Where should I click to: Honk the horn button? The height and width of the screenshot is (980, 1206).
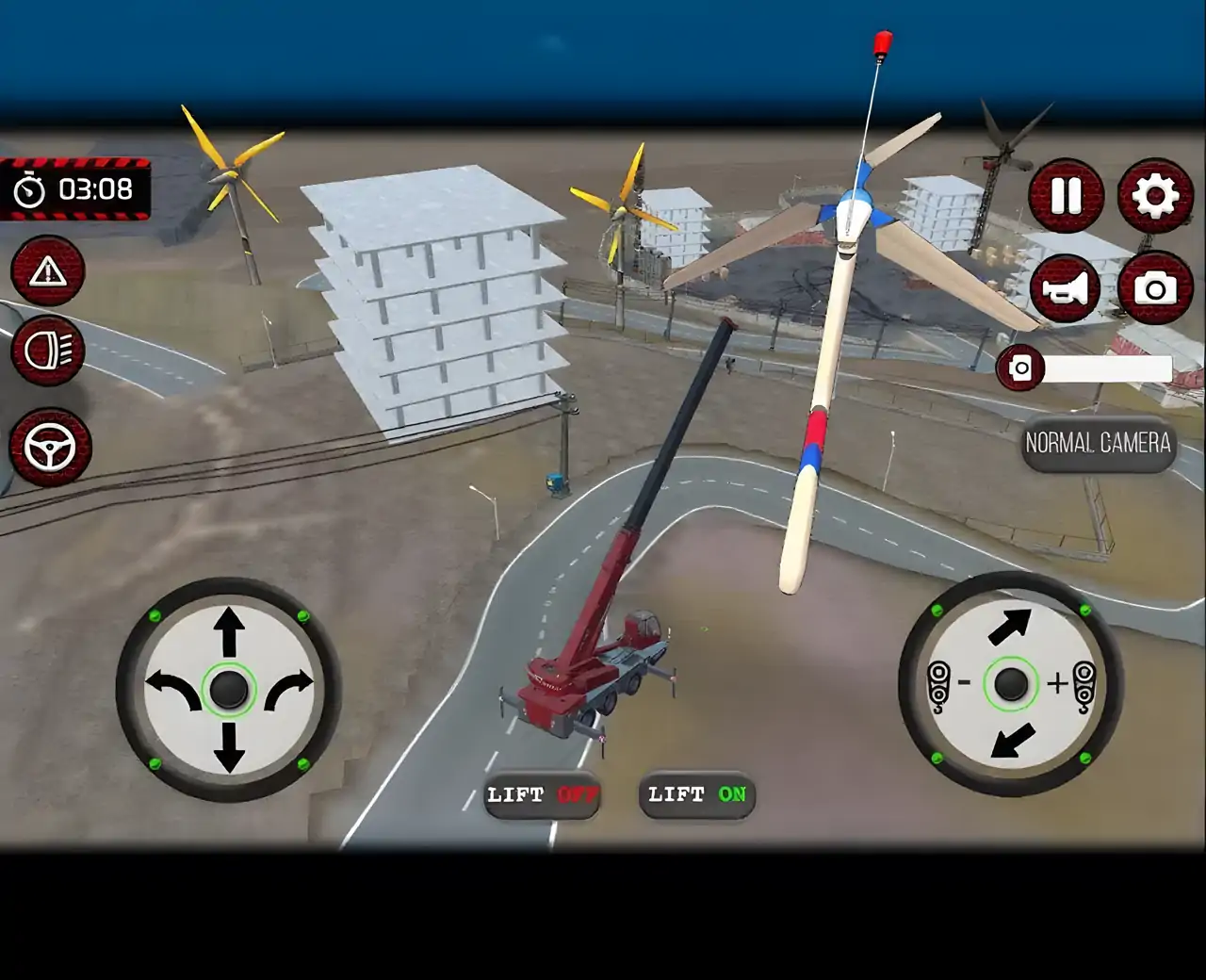[1066, 288]
